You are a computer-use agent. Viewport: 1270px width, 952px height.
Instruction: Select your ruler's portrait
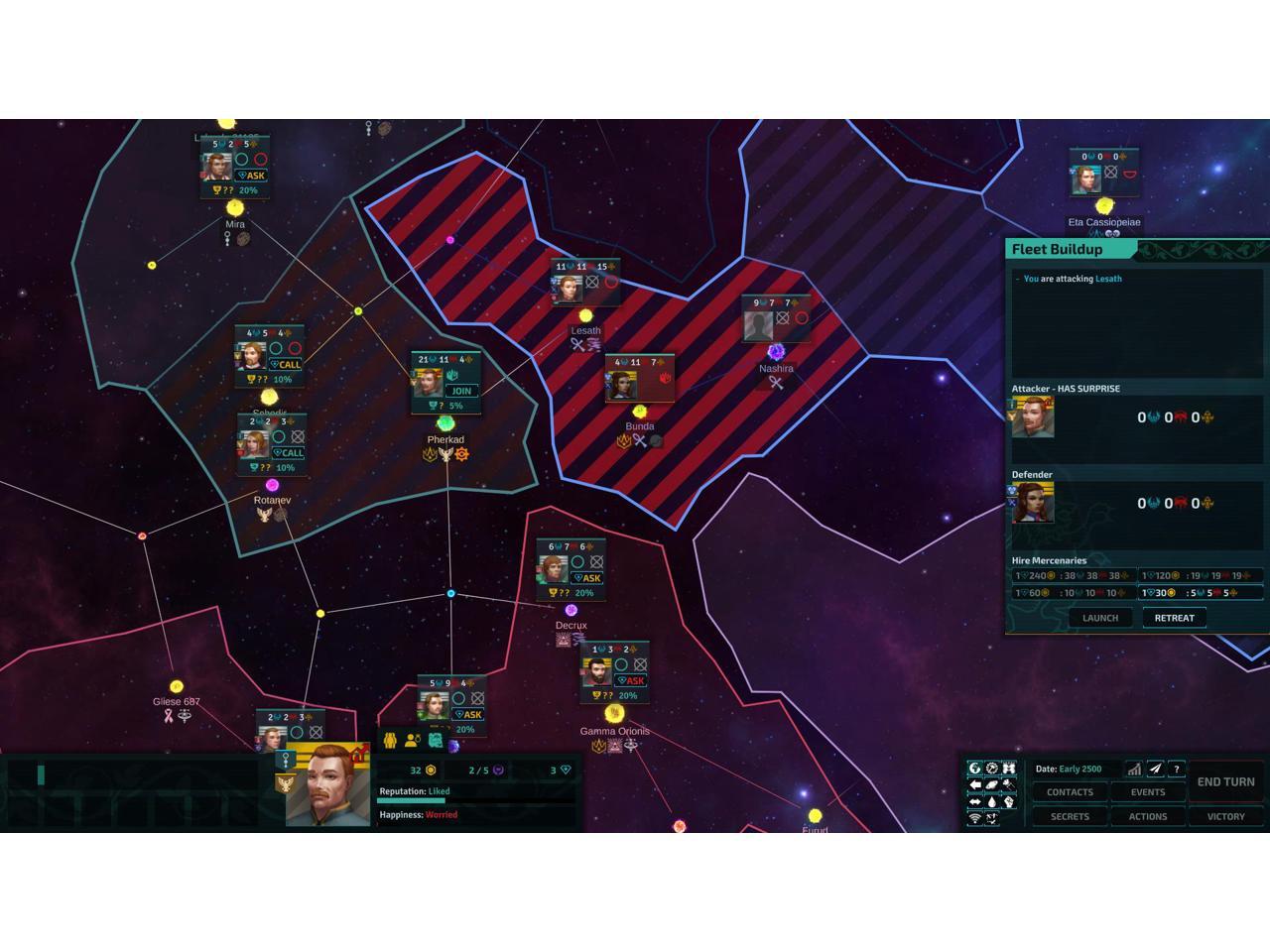327,786
